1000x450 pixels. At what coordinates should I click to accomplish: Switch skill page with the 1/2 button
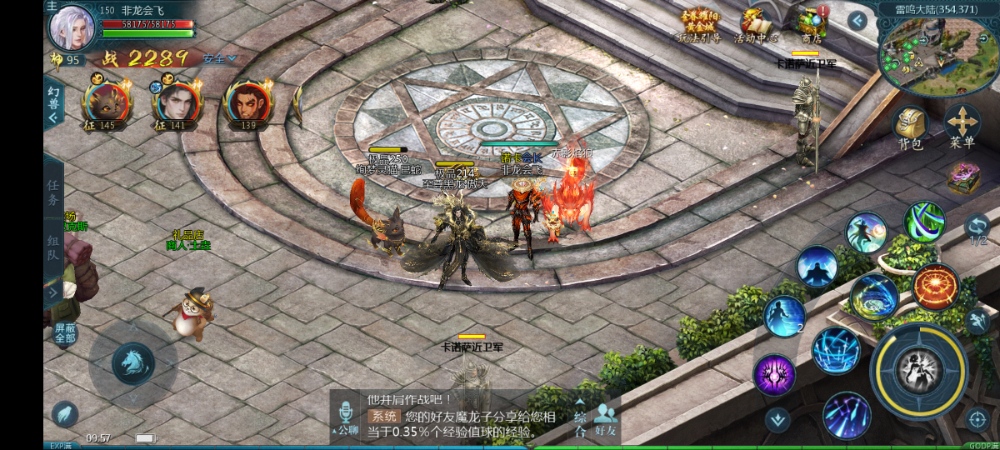[978, 231]
